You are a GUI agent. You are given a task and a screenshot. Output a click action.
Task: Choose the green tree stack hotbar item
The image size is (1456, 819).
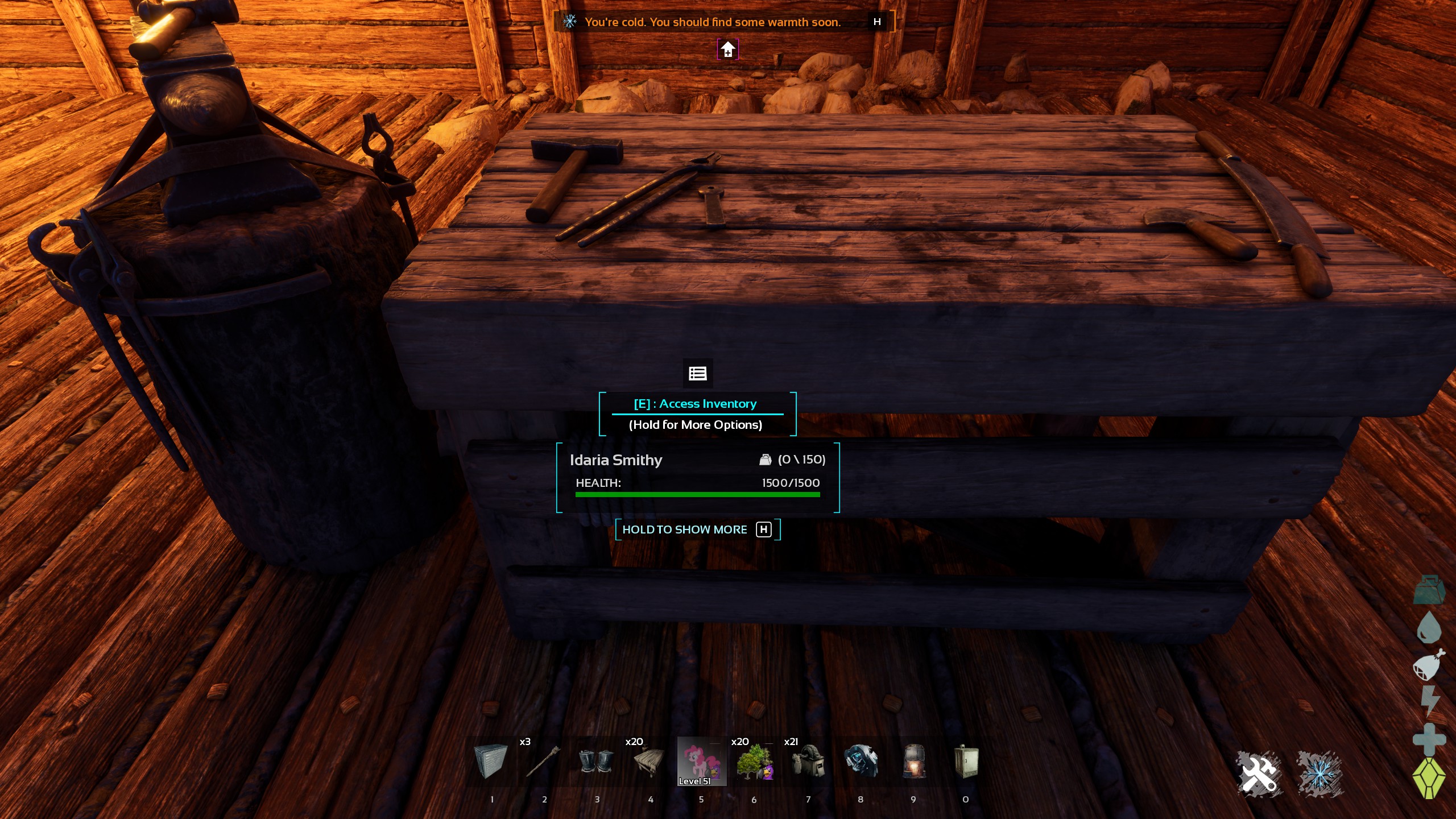[754, 762]
